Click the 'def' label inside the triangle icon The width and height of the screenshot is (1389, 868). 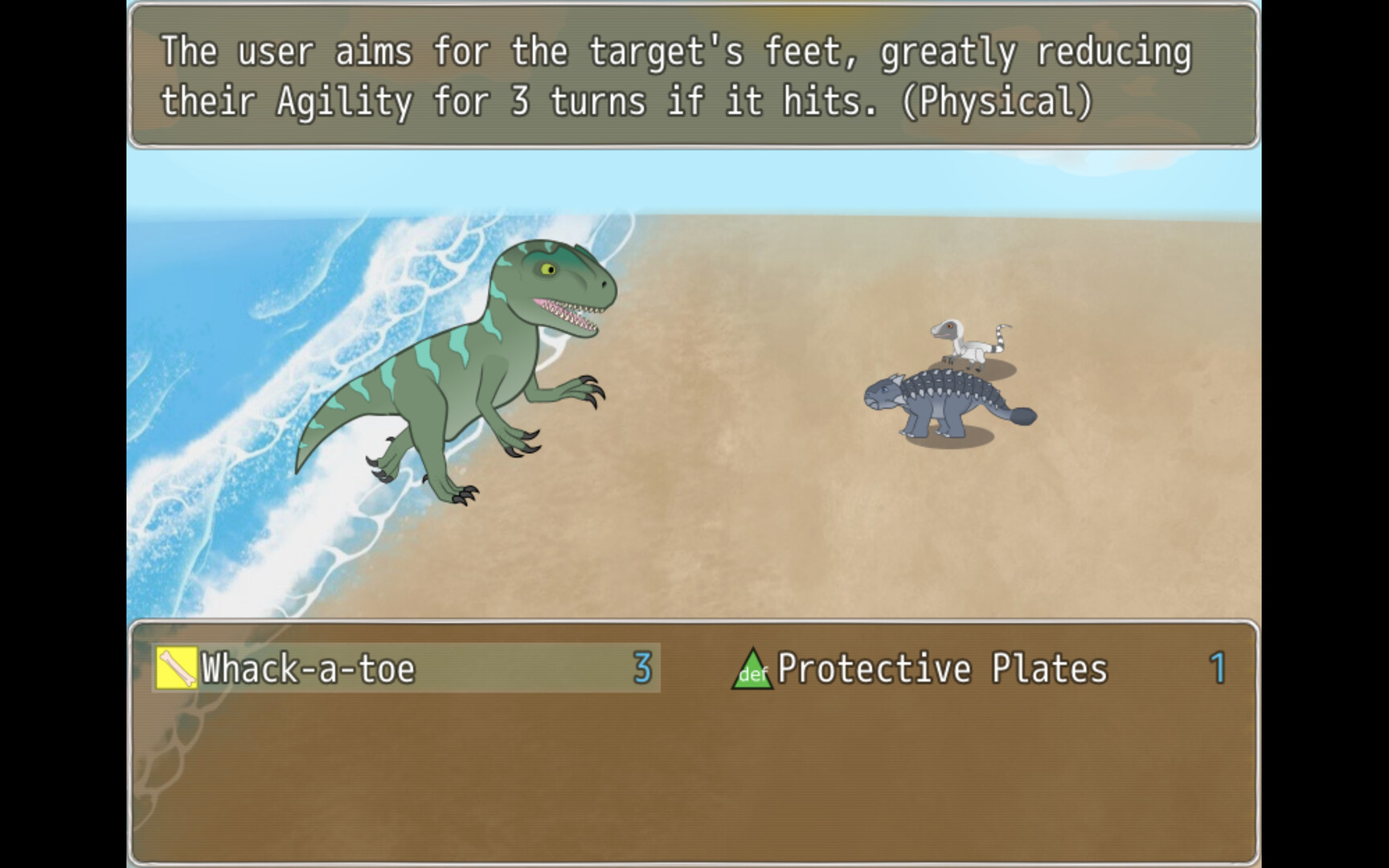point(754,678)
